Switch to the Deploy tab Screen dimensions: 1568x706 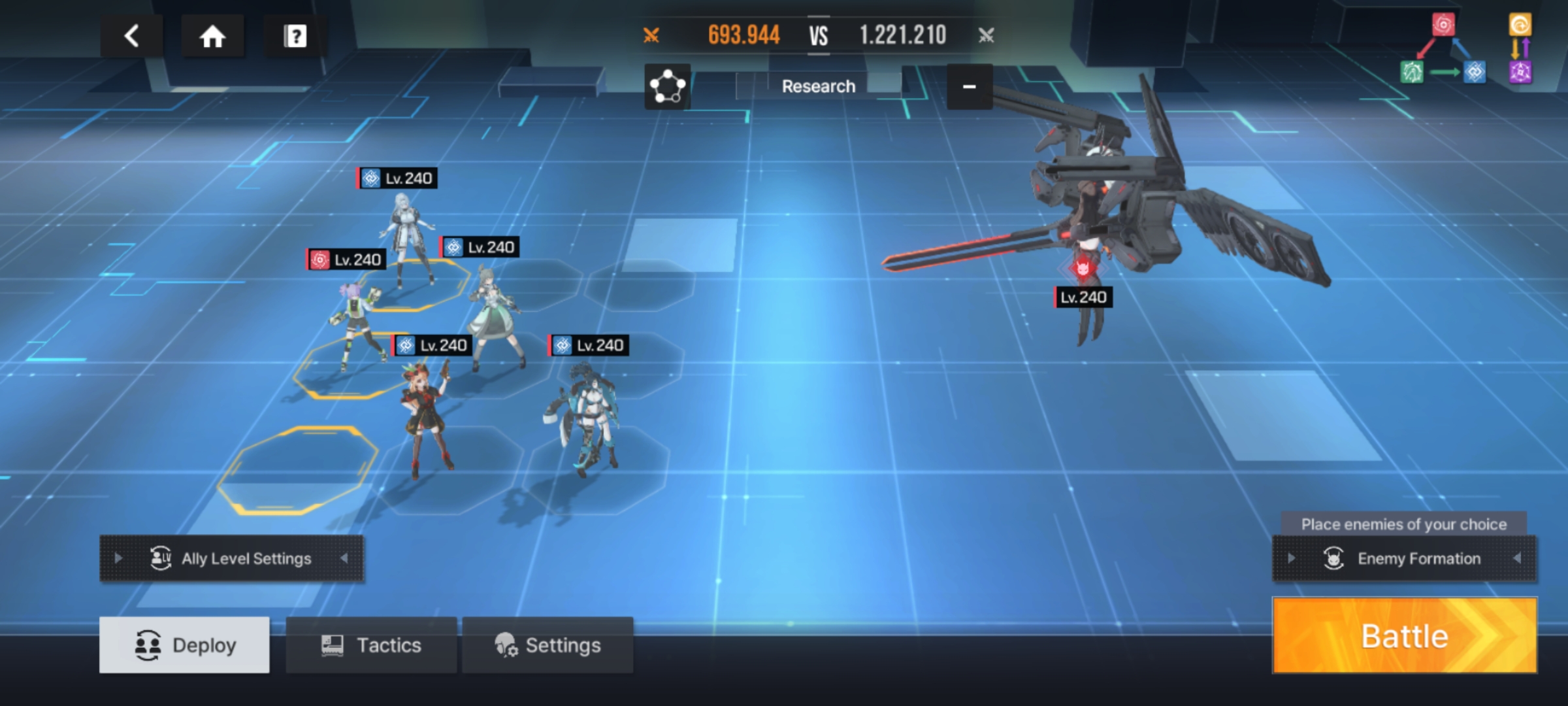click(x=184, y=645)
